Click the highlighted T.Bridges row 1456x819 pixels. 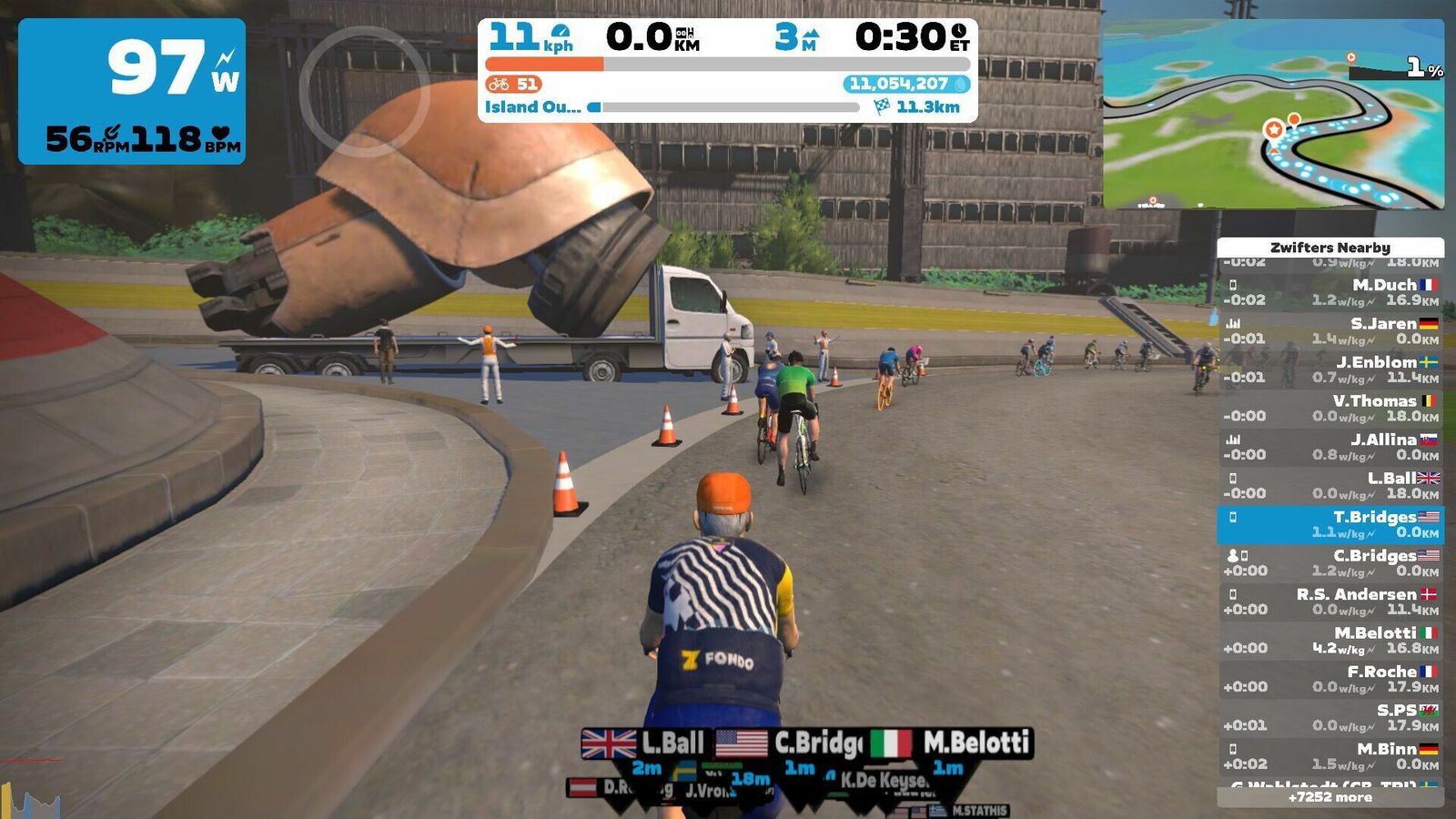click(1330, 524)
